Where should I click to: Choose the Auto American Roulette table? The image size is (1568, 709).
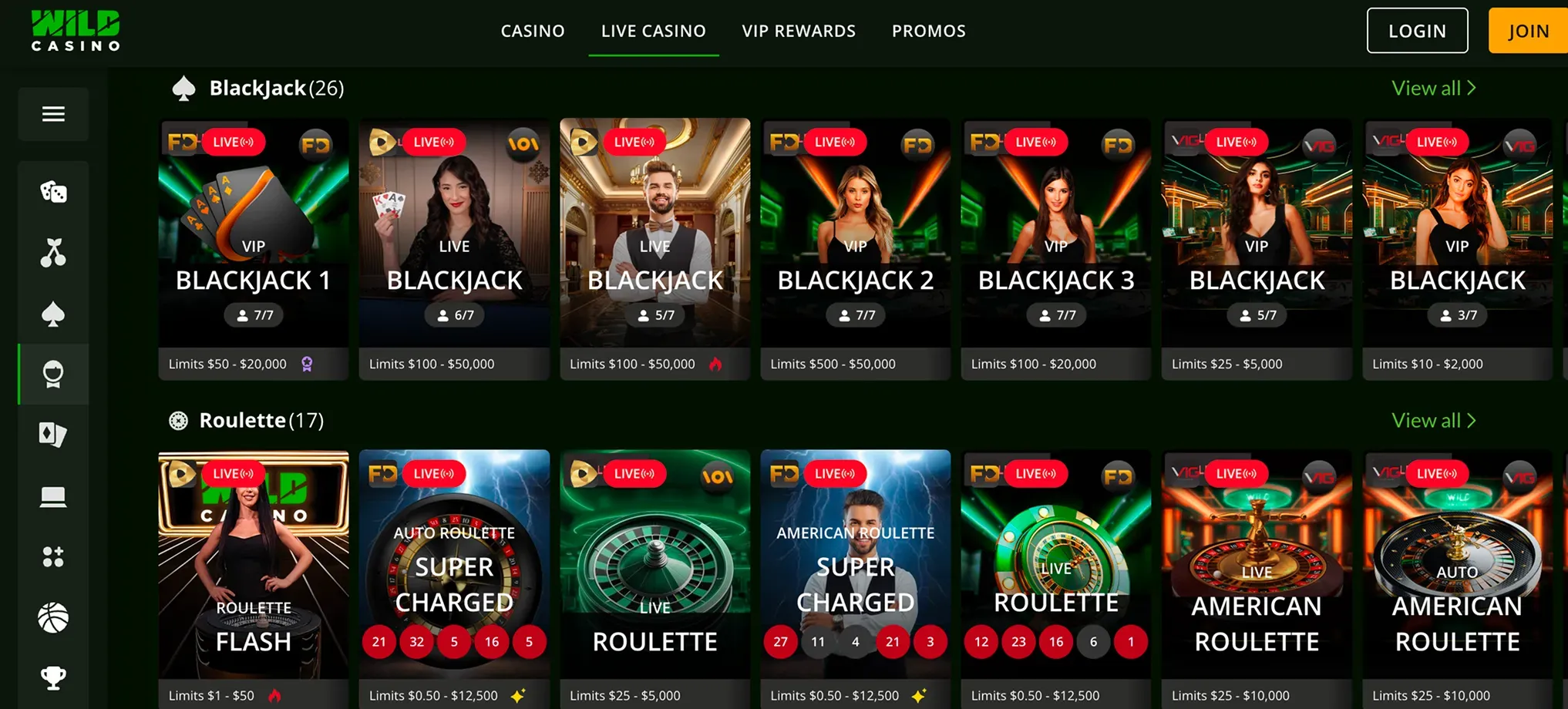click(x=1456, y=578)
